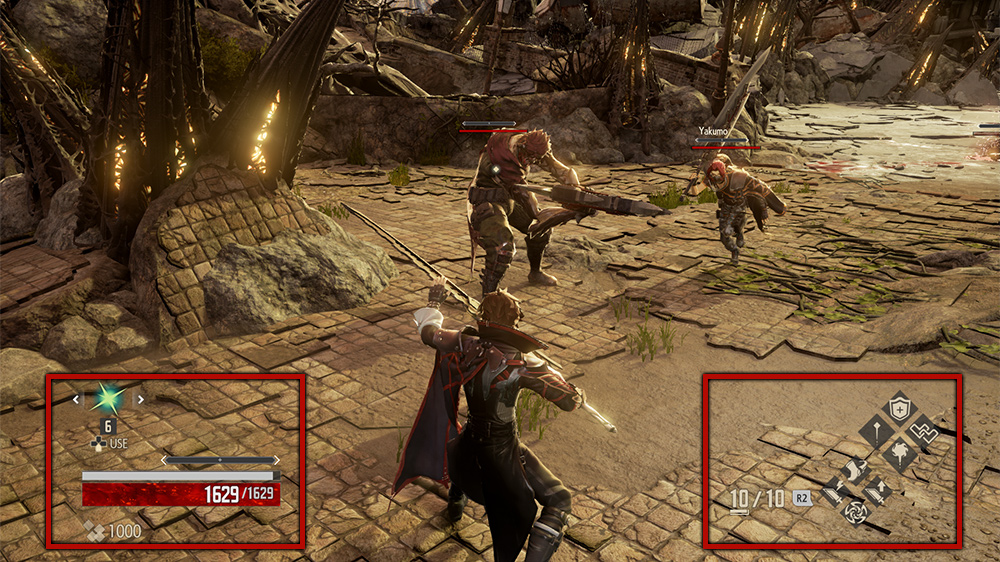This screenshot has height=562, width=1000.
Task: Cycle to the previous quick item
Action: (75, 399)
